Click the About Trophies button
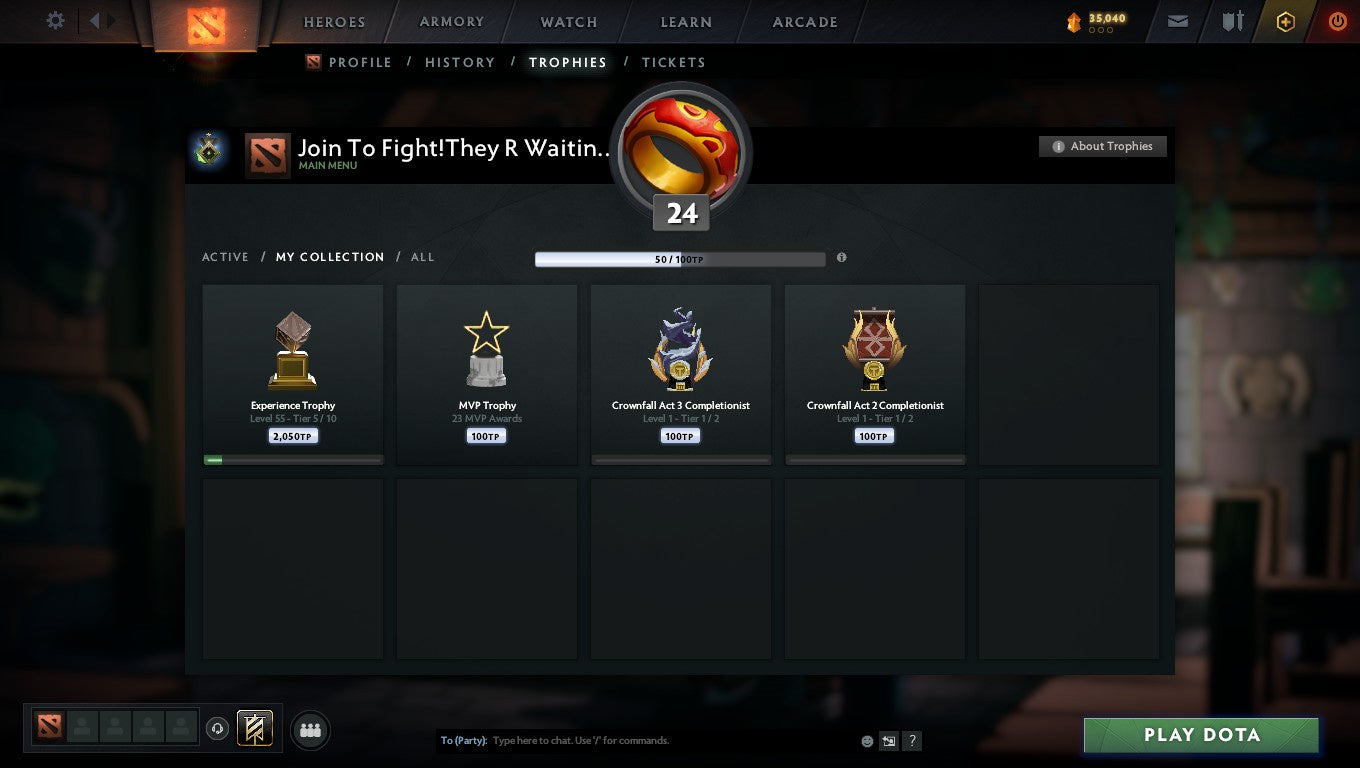Screen dimensions: 1360x768 coord(1102,146)
